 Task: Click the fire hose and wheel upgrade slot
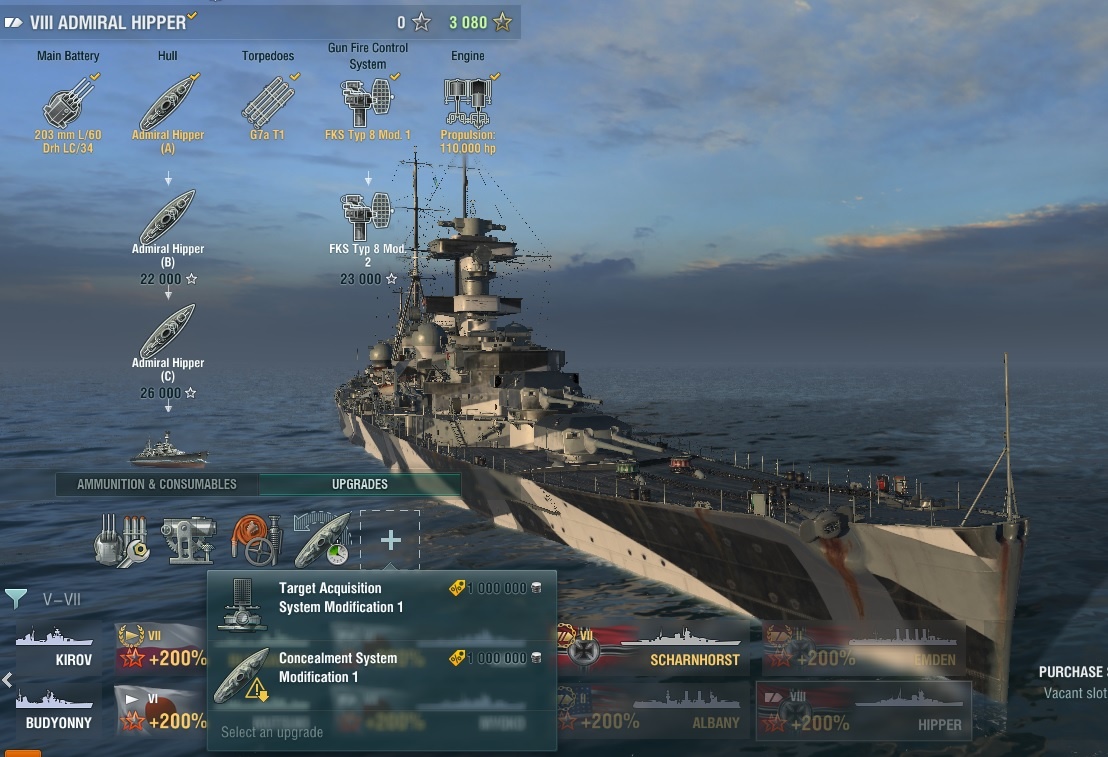256,541
